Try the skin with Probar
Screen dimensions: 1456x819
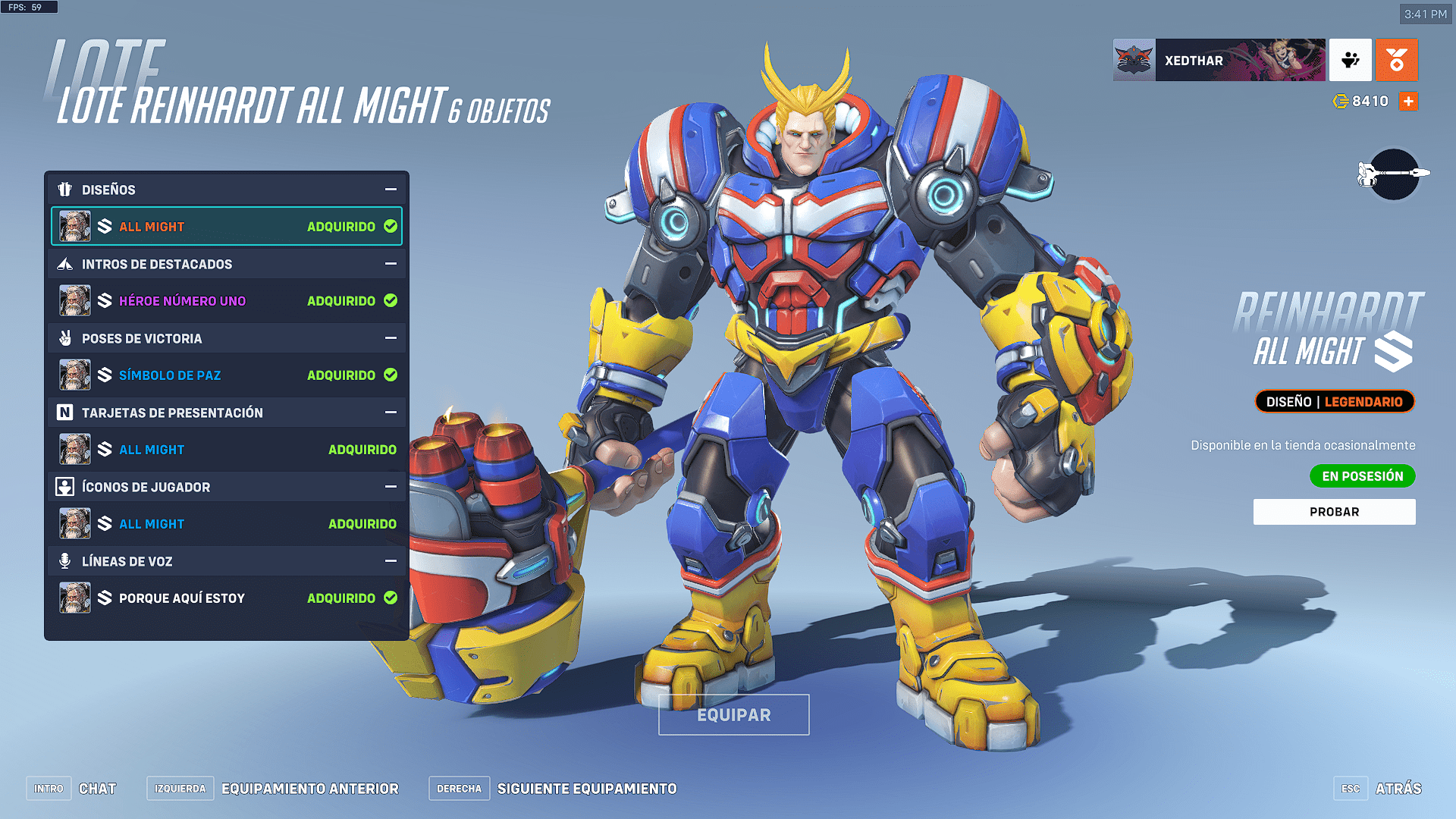(1334, 512)
